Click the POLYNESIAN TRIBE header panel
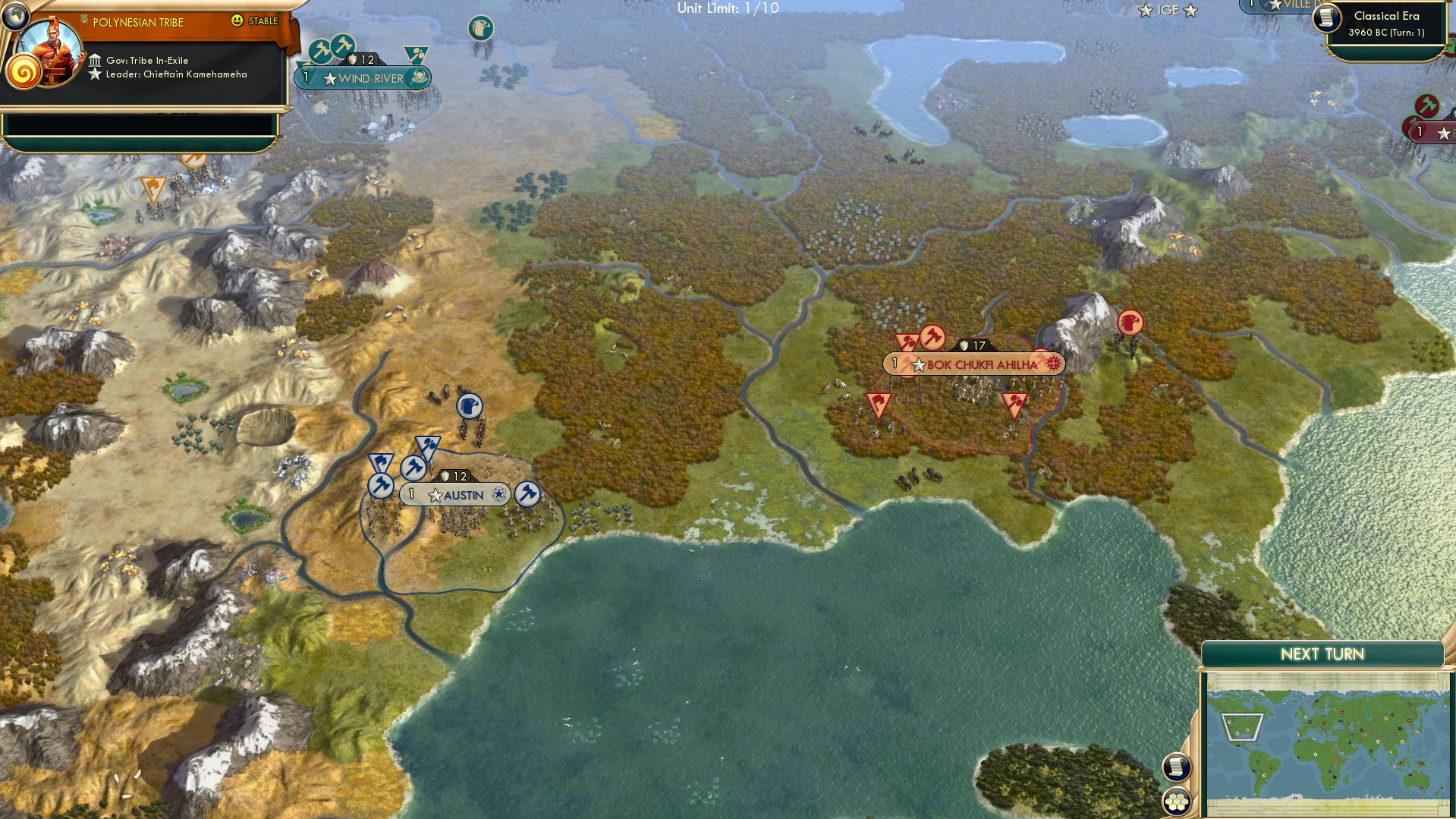This screenshot has width=1456, height=819. pos(137,22)
